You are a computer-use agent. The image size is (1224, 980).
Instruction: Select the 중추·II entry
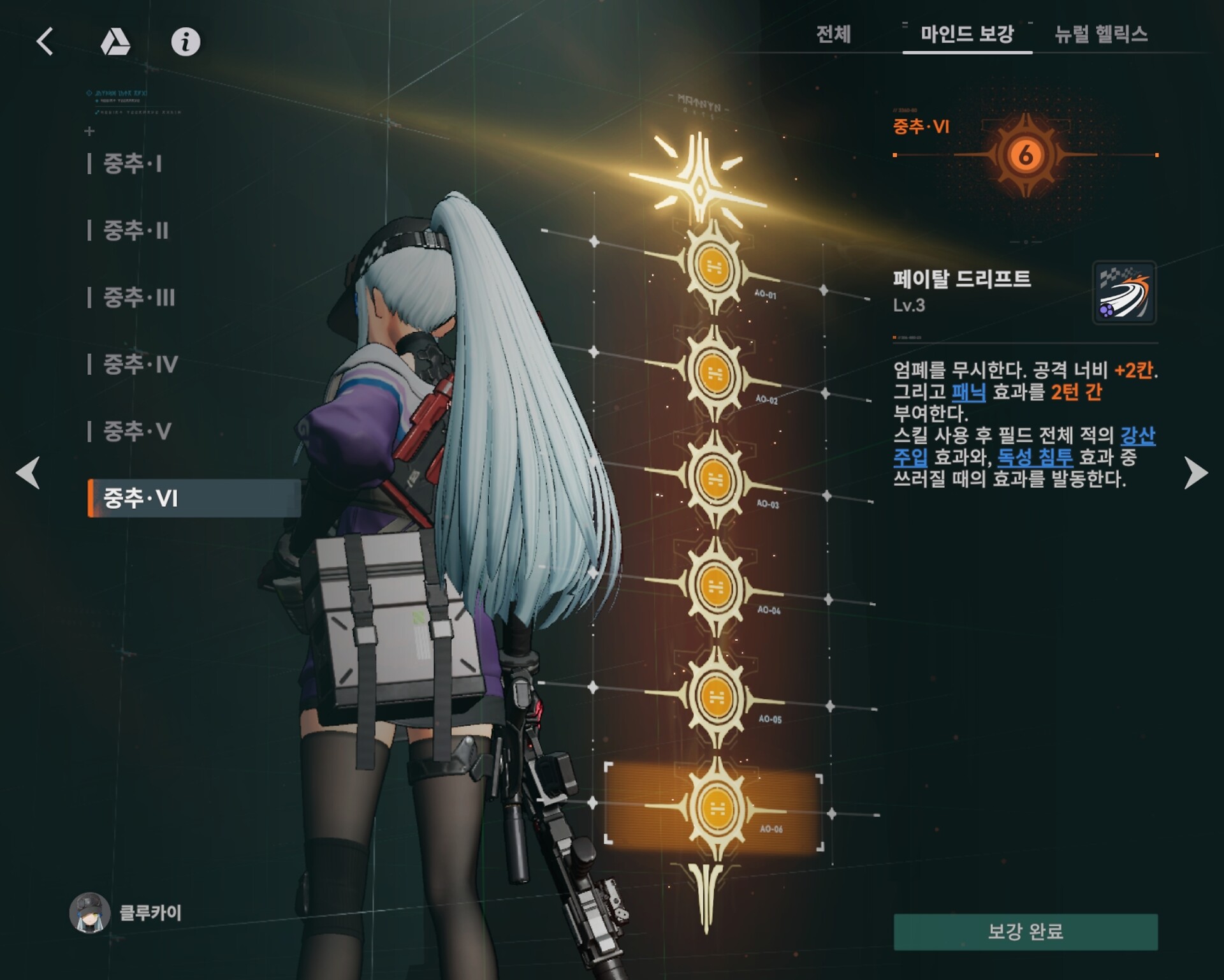(x=136, y=231)
